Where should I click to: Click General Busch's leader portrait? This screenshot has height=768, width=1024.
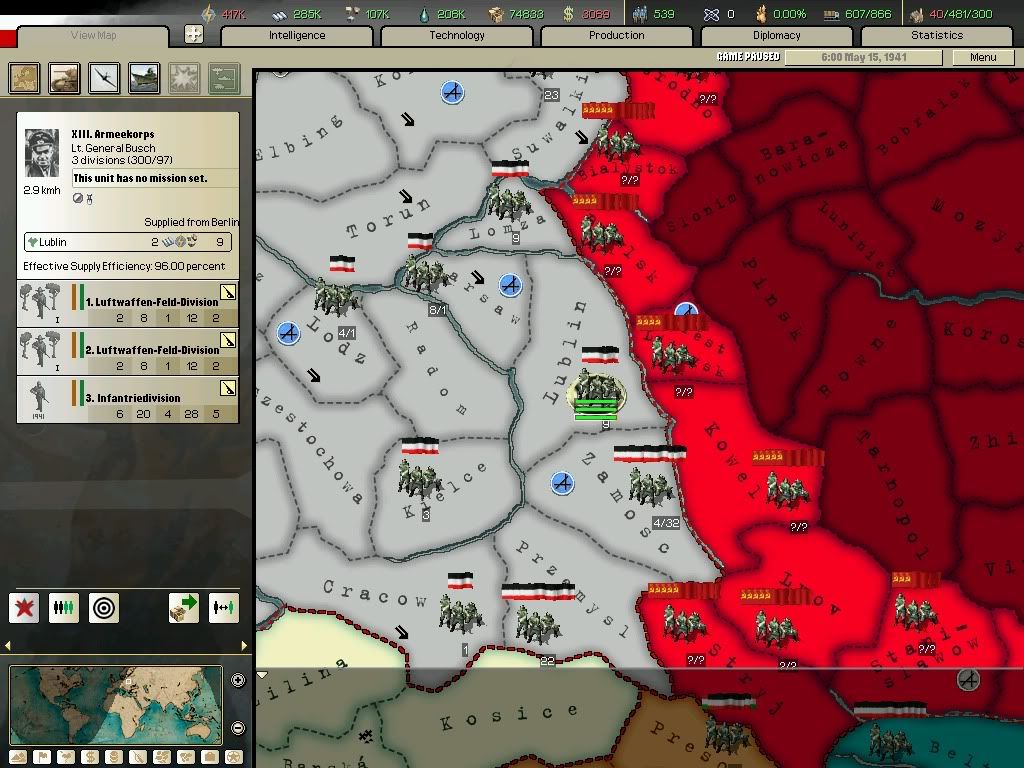[43, 152]
